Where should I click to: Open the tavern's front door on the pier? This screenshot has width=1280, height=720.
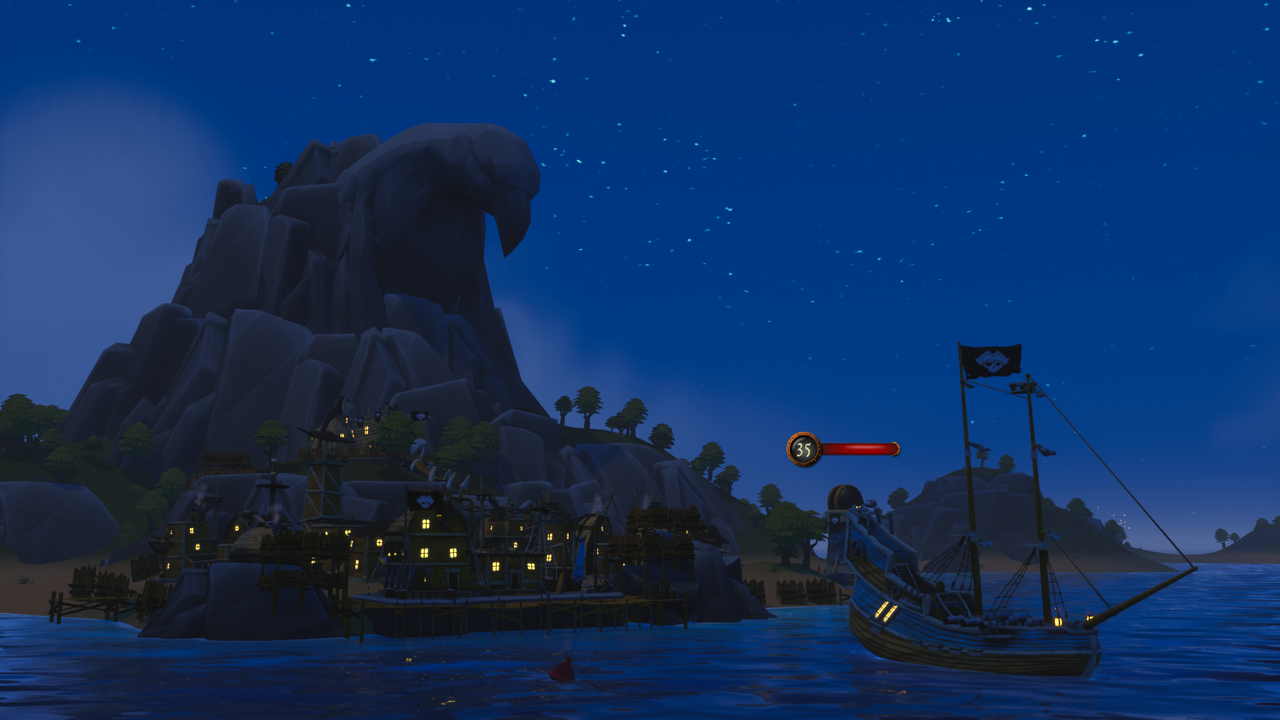(421, 577)
